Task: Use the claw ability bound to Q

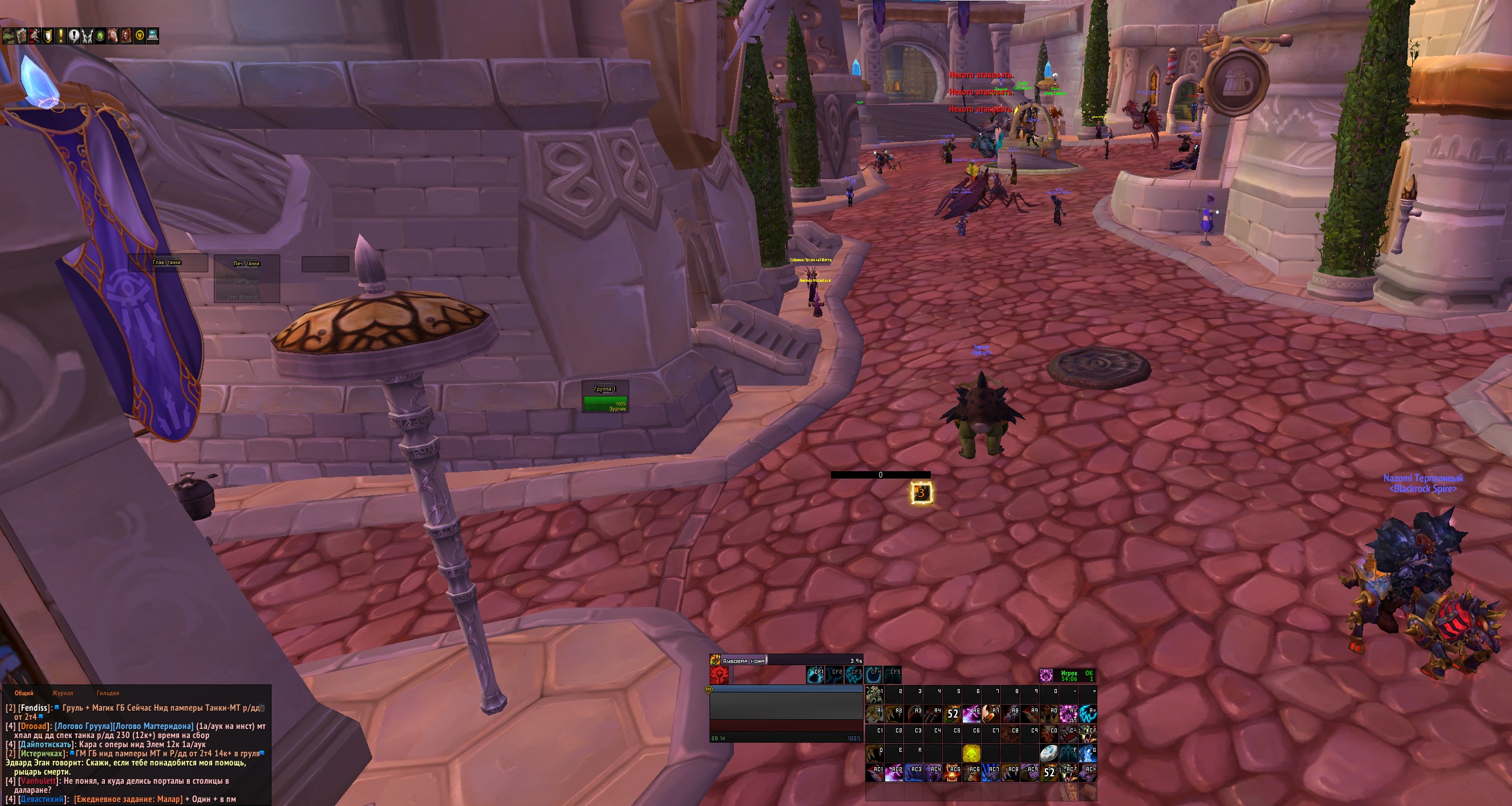Action: click(x=874, y=753)
